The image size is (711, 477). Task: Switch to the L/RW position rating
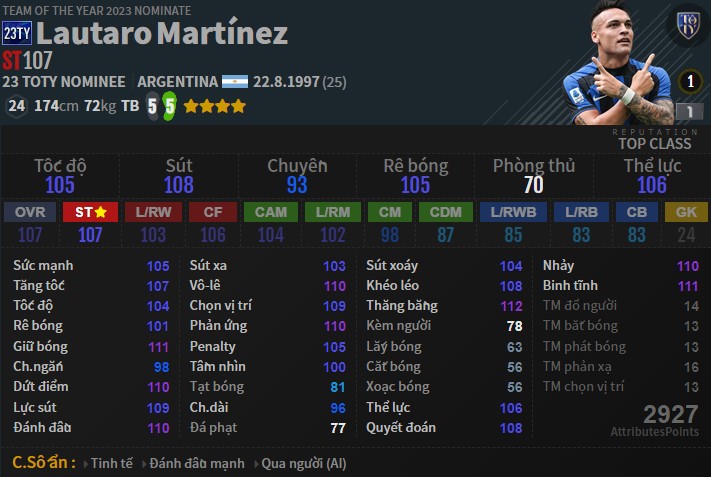click(153, 212)
